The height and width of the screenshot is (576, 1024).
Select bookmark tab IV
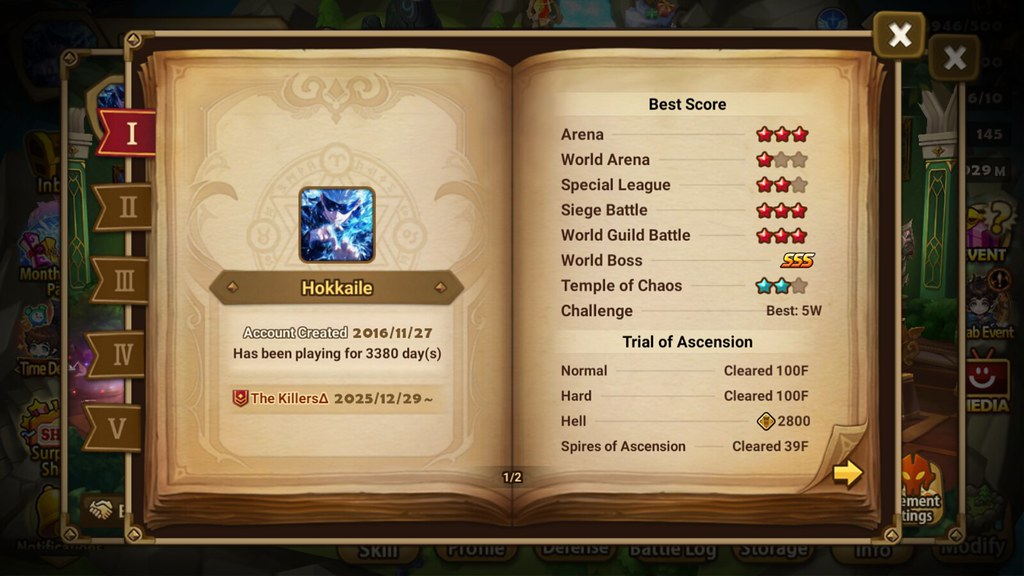(120, 355)
